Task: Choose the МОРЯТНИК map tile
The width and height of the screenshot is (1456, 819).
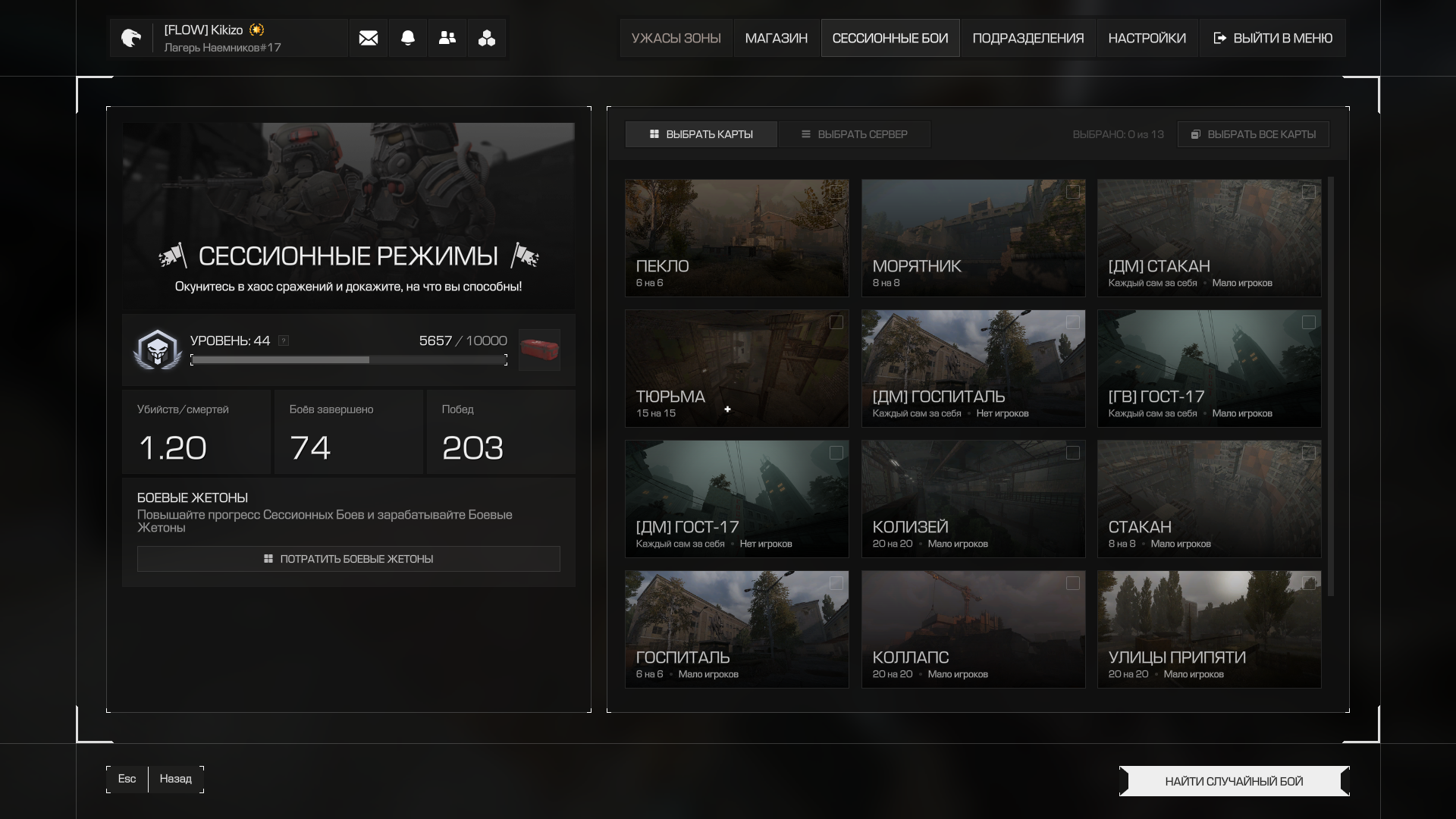Action: coord(973,237)
